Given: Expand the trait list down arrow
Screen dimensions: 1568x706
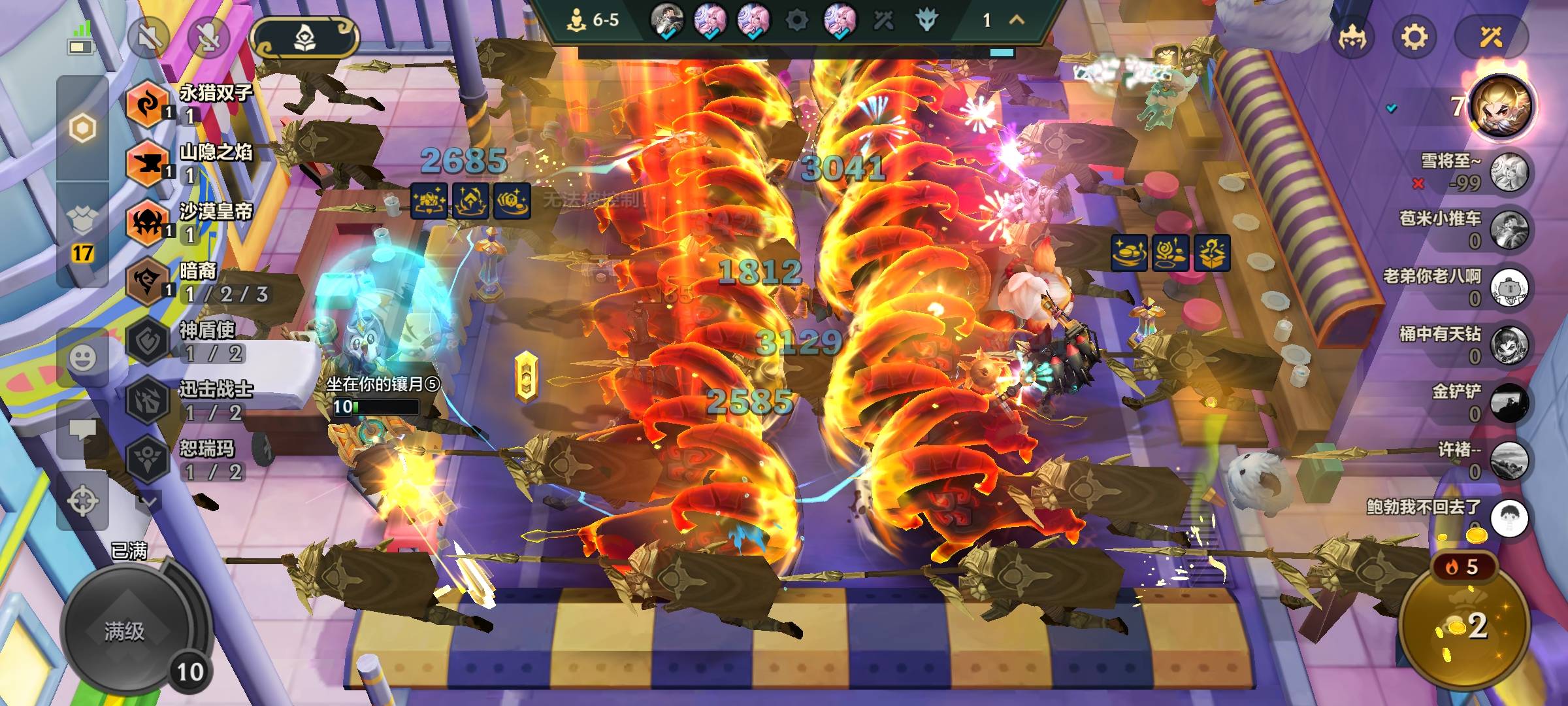Looking at the screenshot, I should point(148,502).
